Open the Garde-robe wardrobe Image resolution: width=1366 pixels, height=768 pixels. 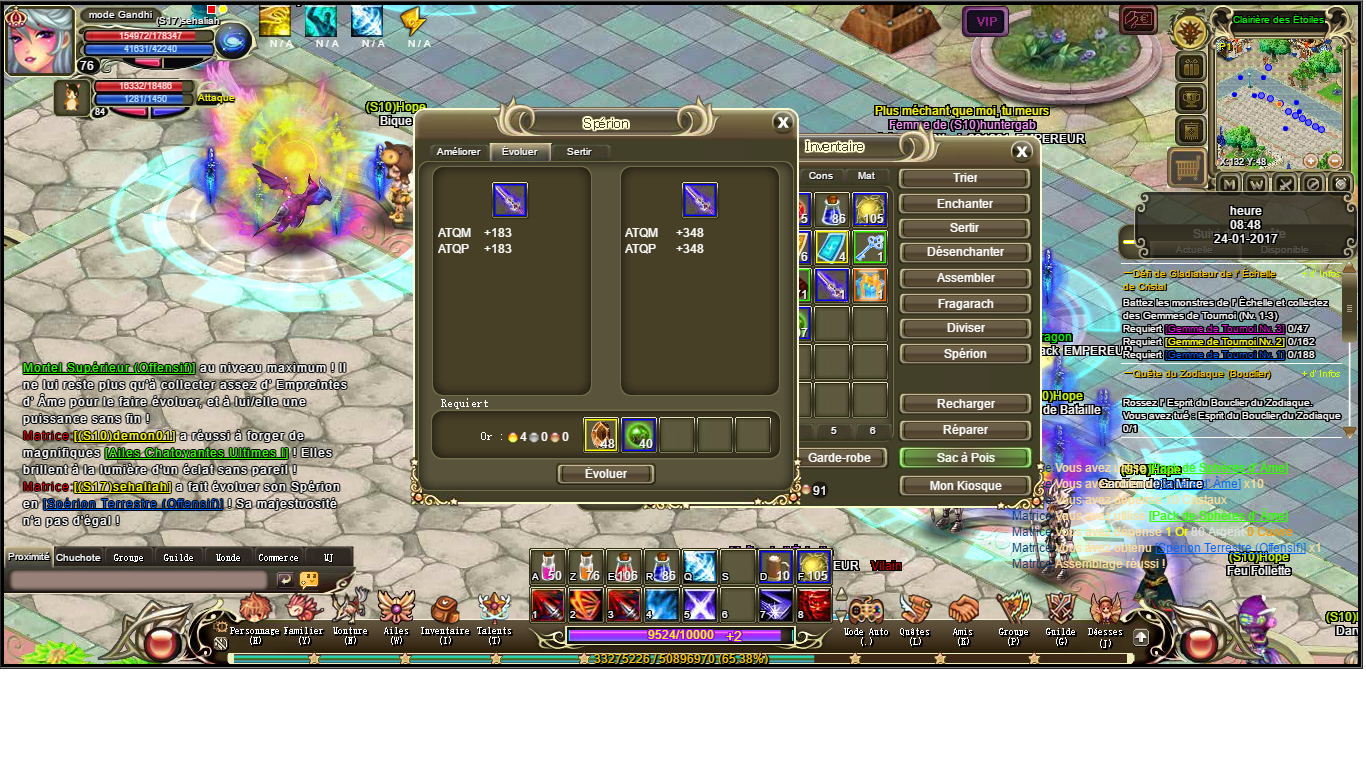click(x=842, y=457)
